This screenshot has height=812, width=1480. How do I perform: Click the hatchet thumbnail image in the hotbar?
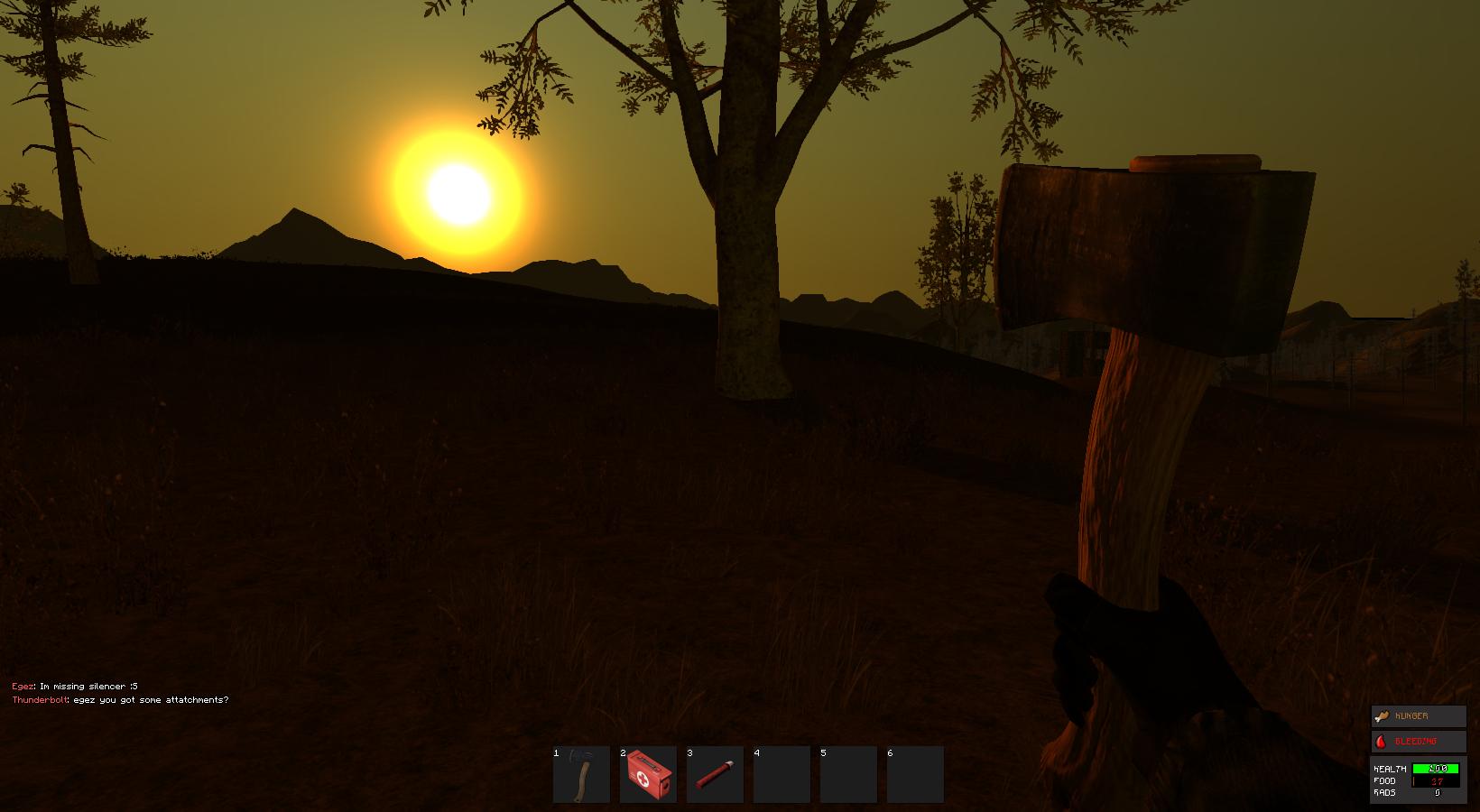[x=581, y=771]
